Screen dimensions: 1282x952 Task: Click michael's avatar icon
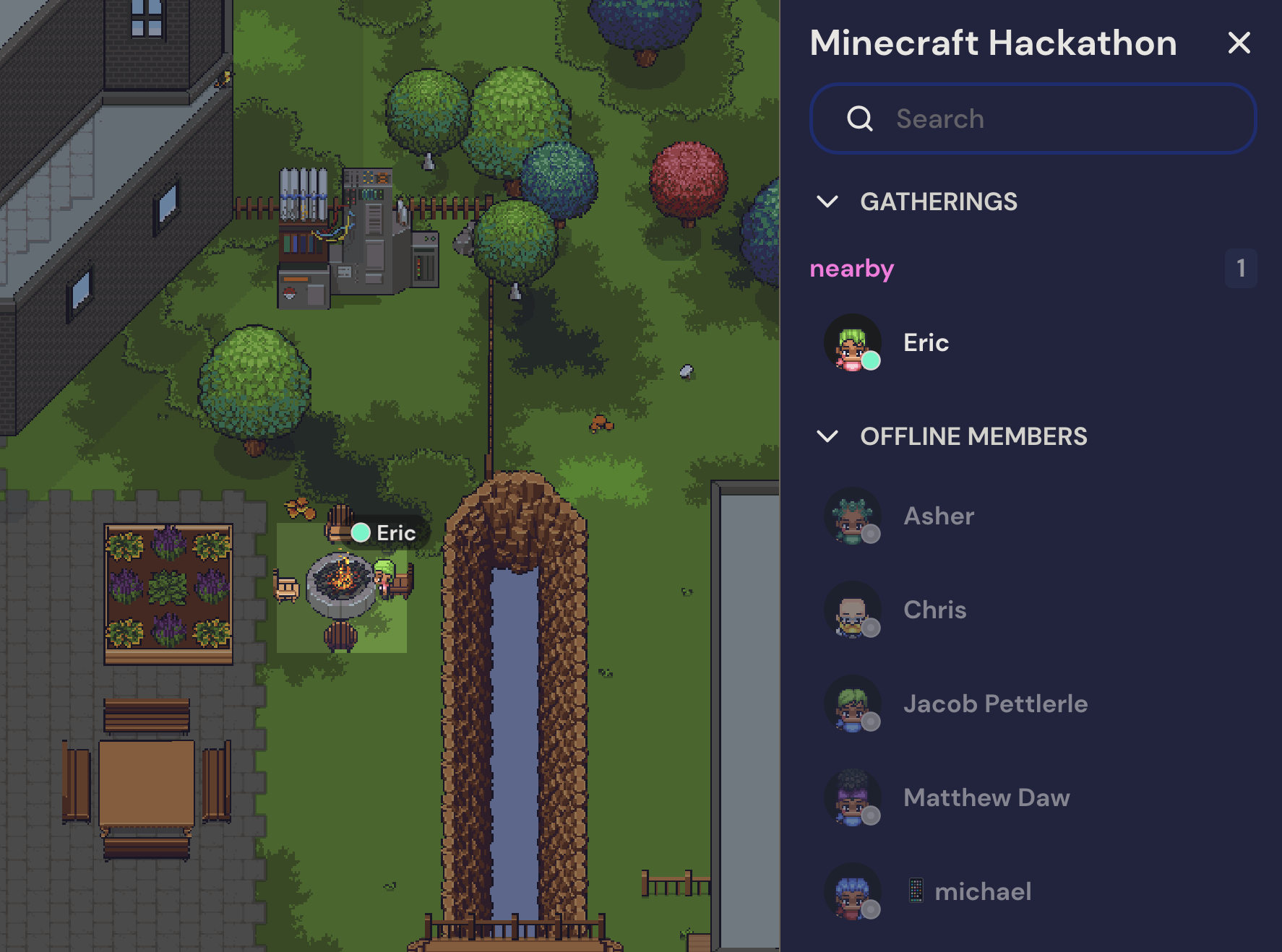(853, 892)
